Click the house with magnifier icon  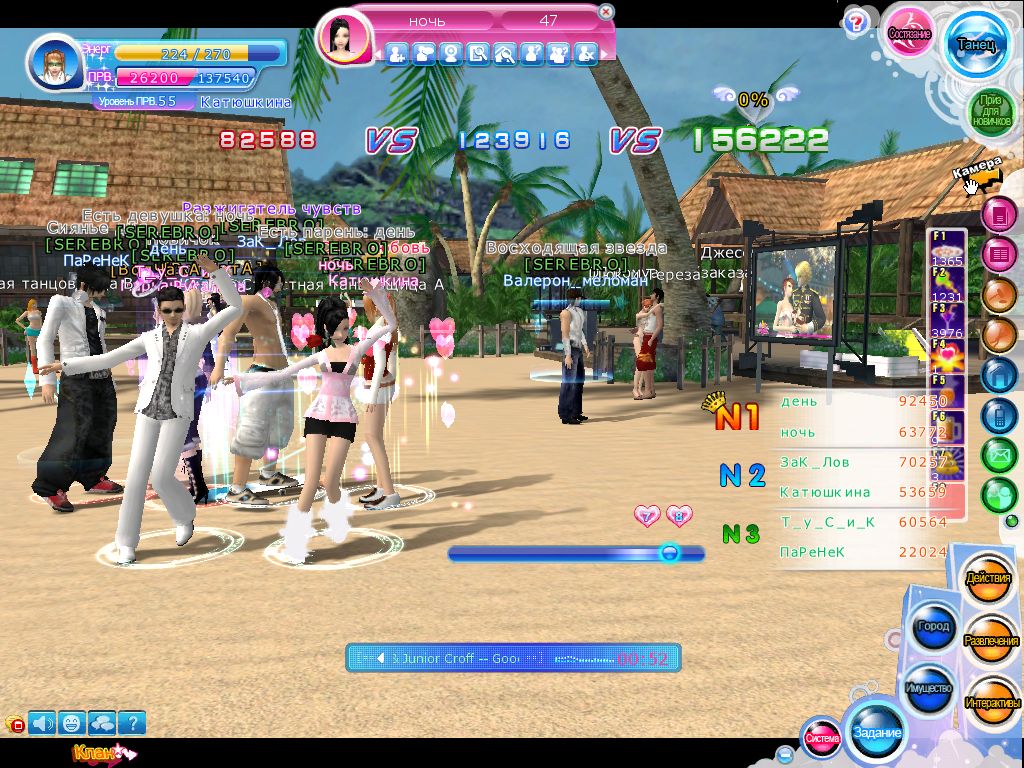504,54
